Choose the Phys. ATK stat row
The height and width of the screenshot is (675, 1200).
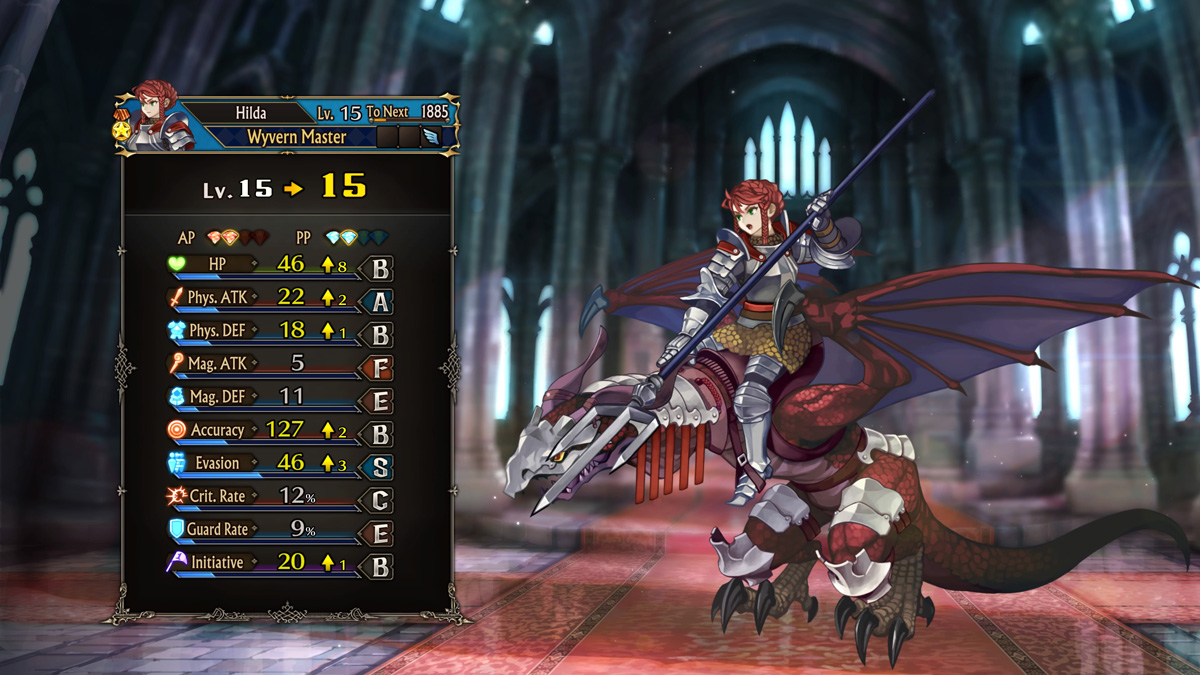point(278,298)
